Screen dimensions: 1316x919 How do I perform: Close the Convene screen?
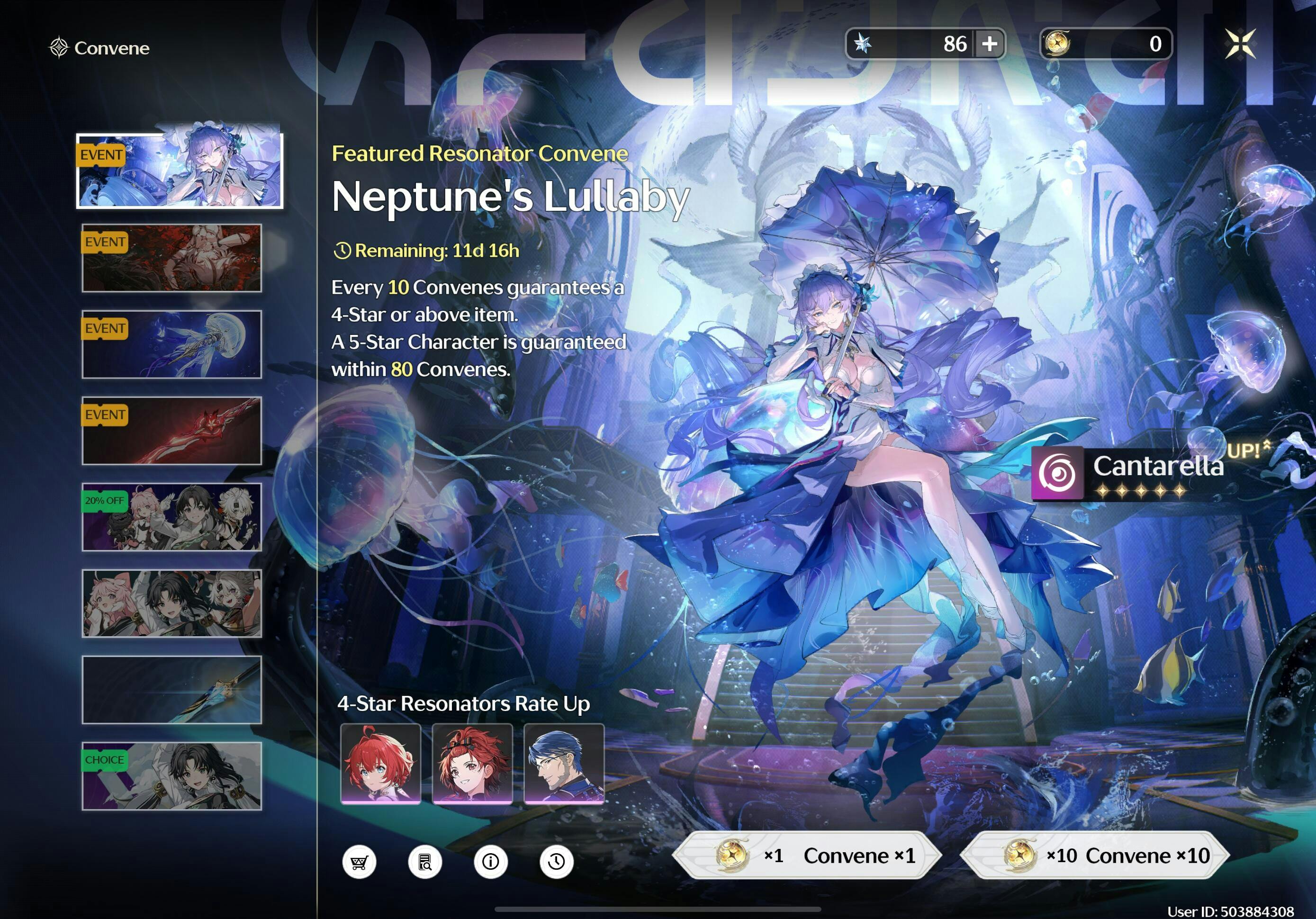click(1240, 44)
